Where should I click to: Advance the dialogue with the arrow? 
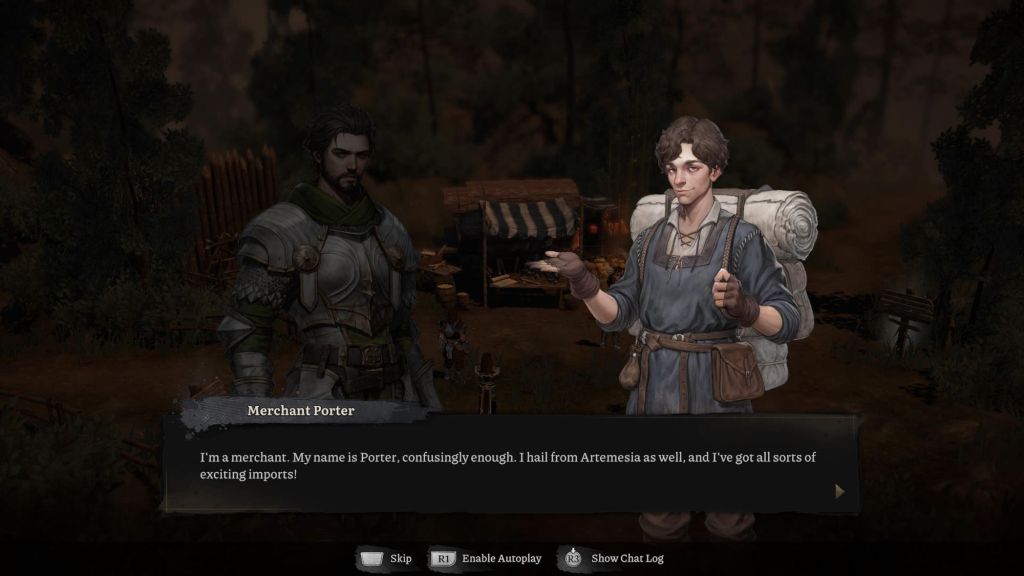[839, 491]
